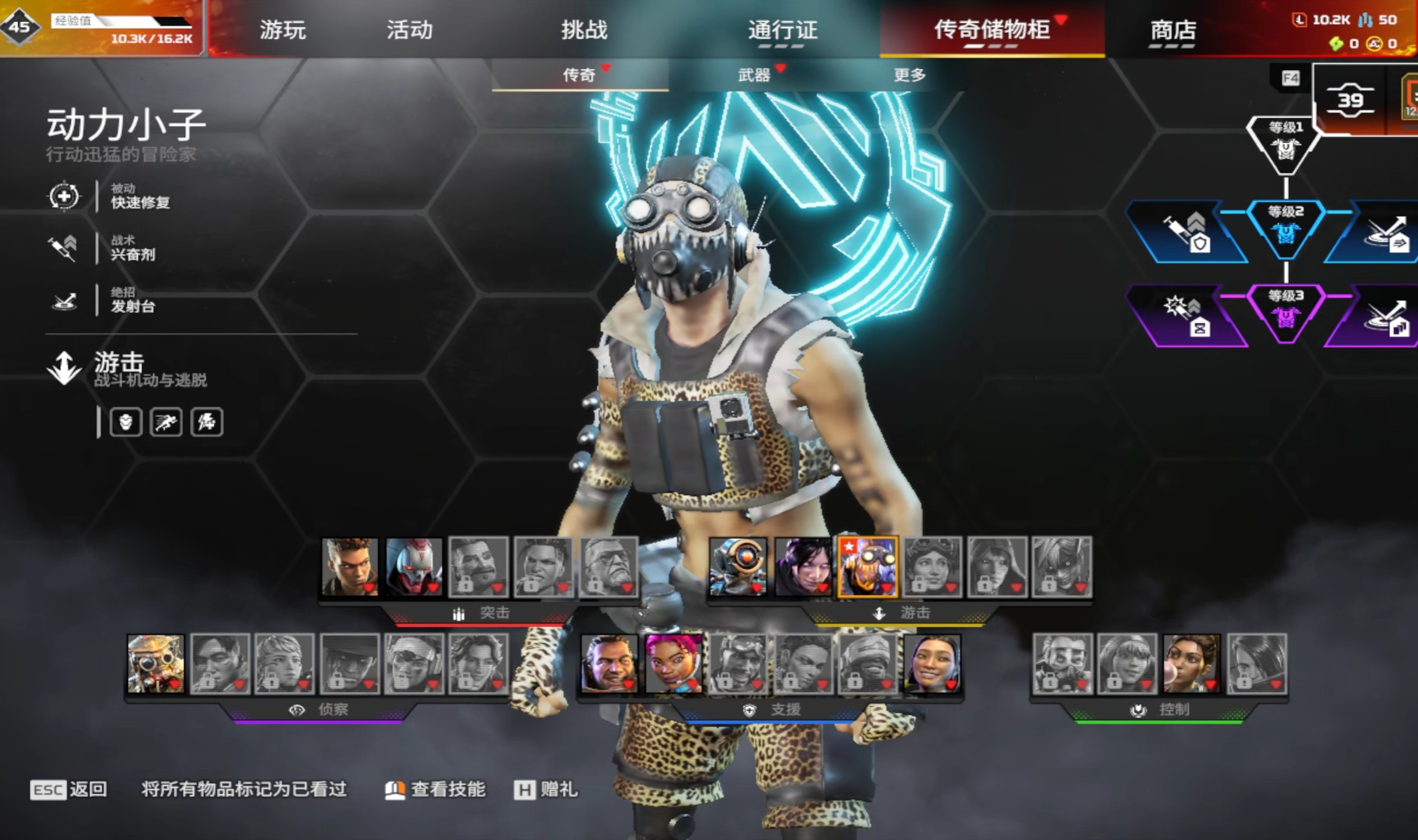Mark all items as seen (将所有物品标记为已看过)
The image size is (1418, 840).
pyautogui.click(x=244, y=790)
